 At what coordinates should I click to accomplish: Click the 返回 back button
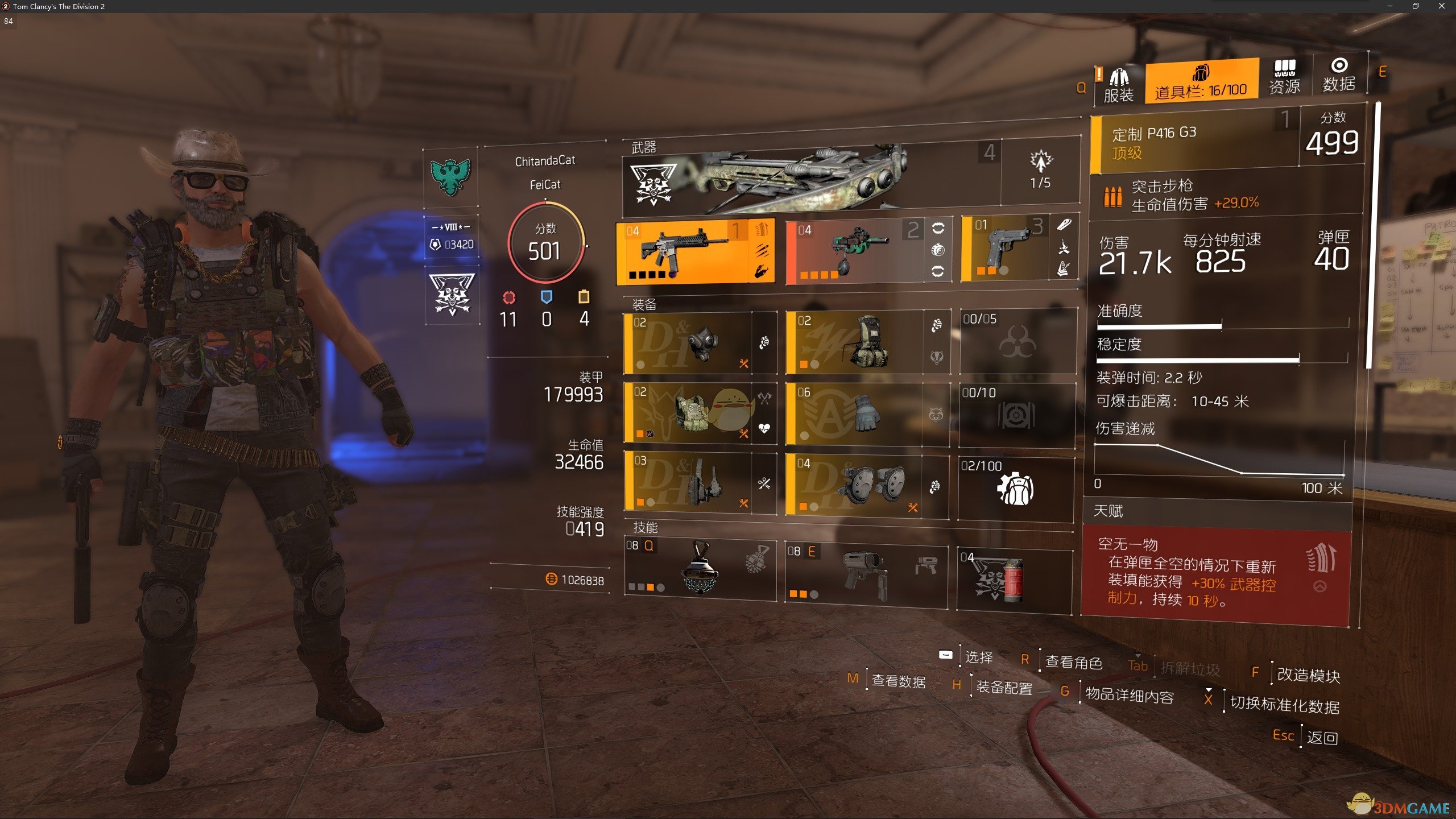pyautogui.click(x=1321, y=738)
